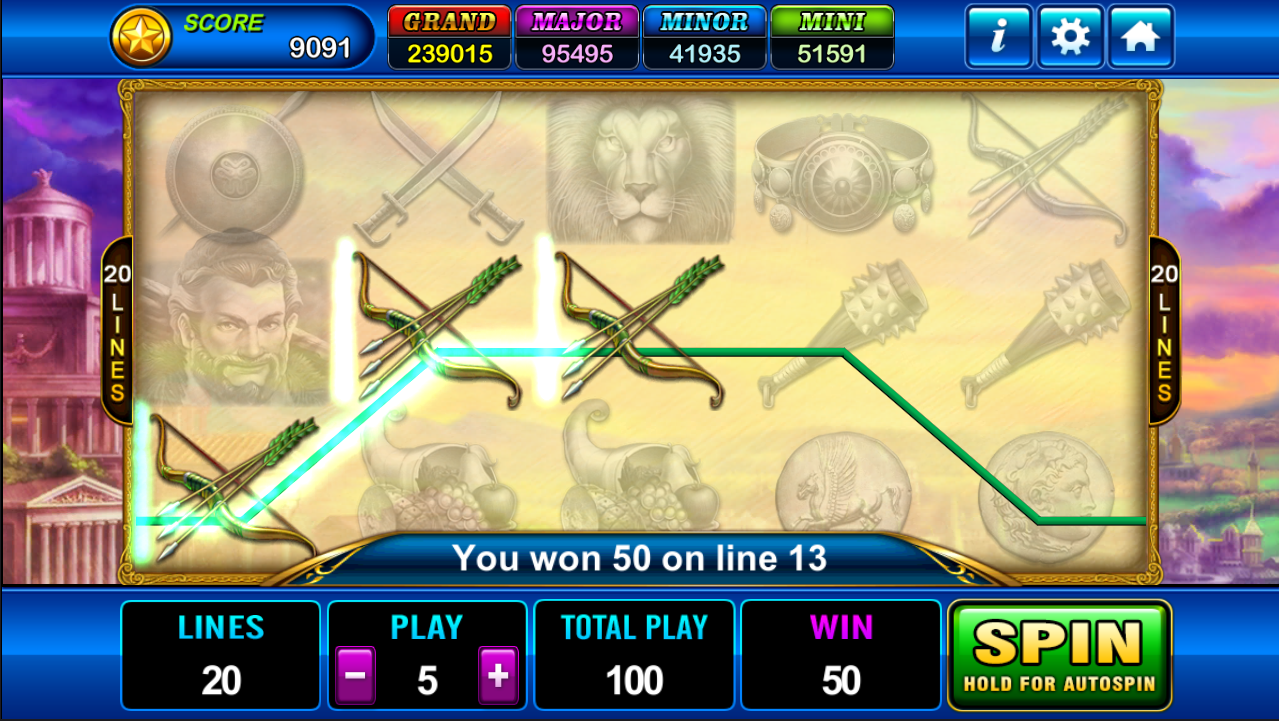Open the info paytable button

(x=998, y=37)
